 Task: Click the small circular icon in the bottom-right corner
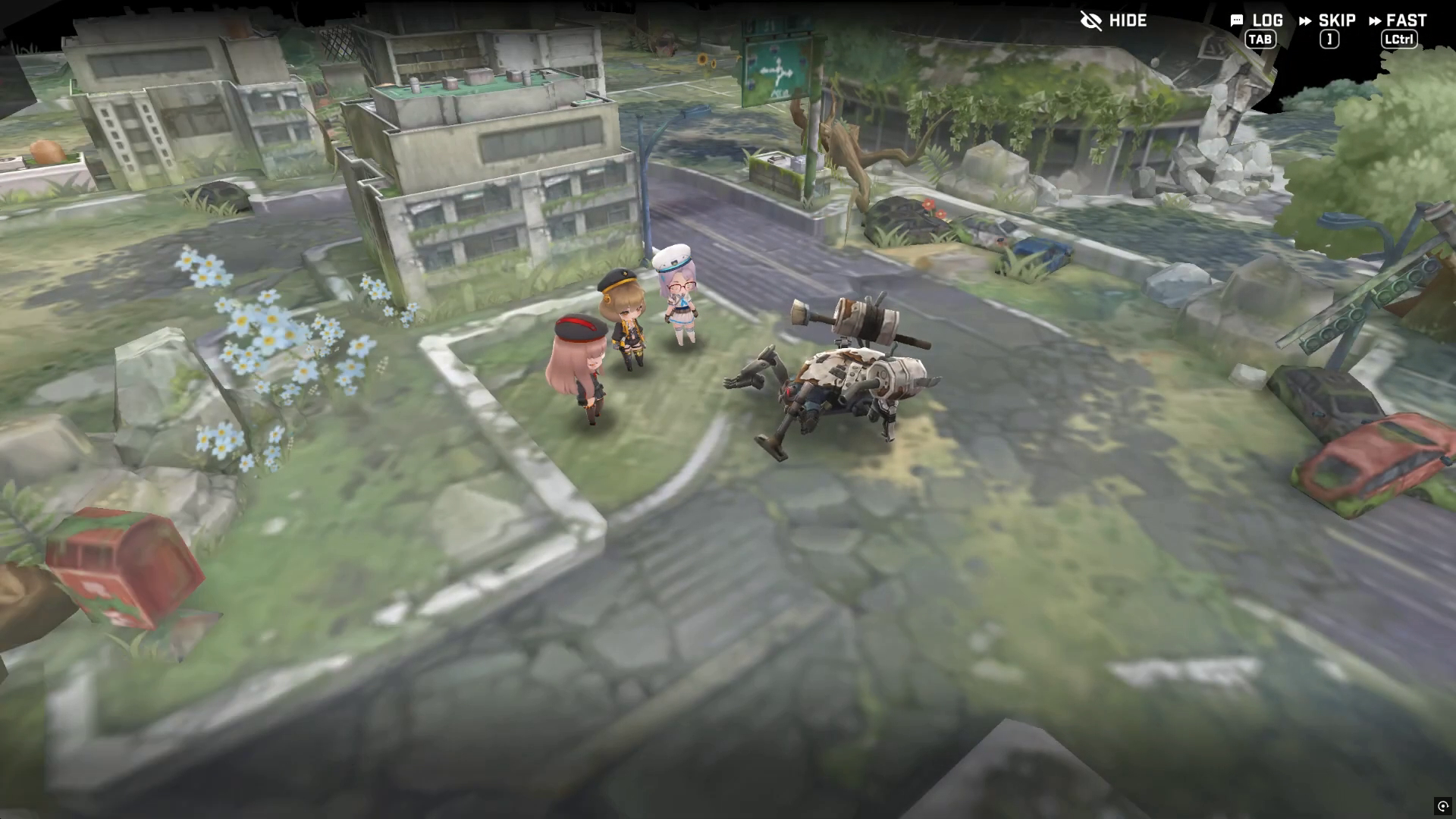pos(1442,806)
